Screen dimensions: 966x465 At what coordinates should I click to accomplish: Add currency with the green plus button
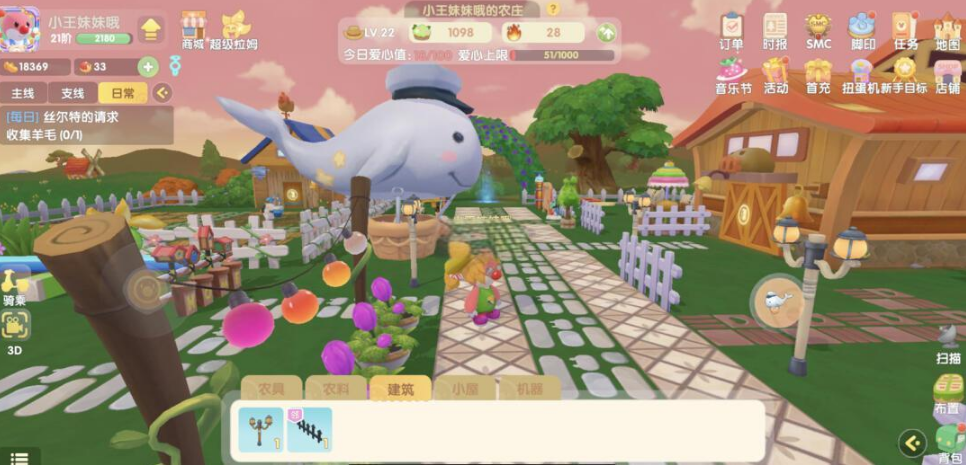pyautogui.click(x=148, y=67)
